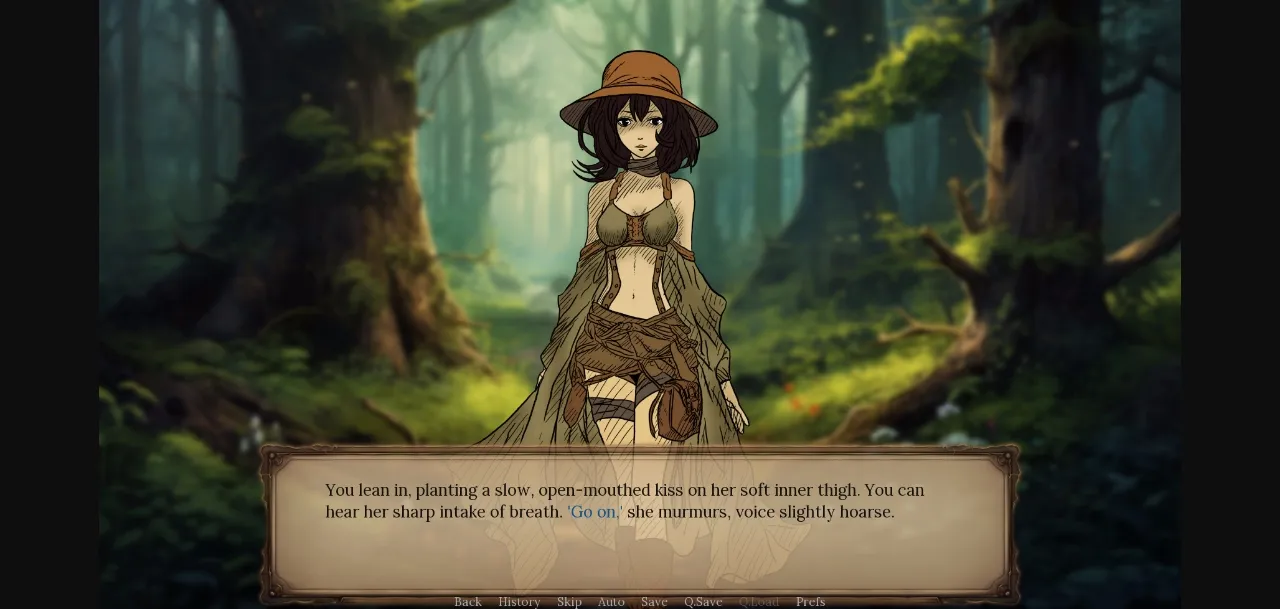Go Back to the previous line
This screenshot has width=1280, height=609.
click(x=468, y=601)
